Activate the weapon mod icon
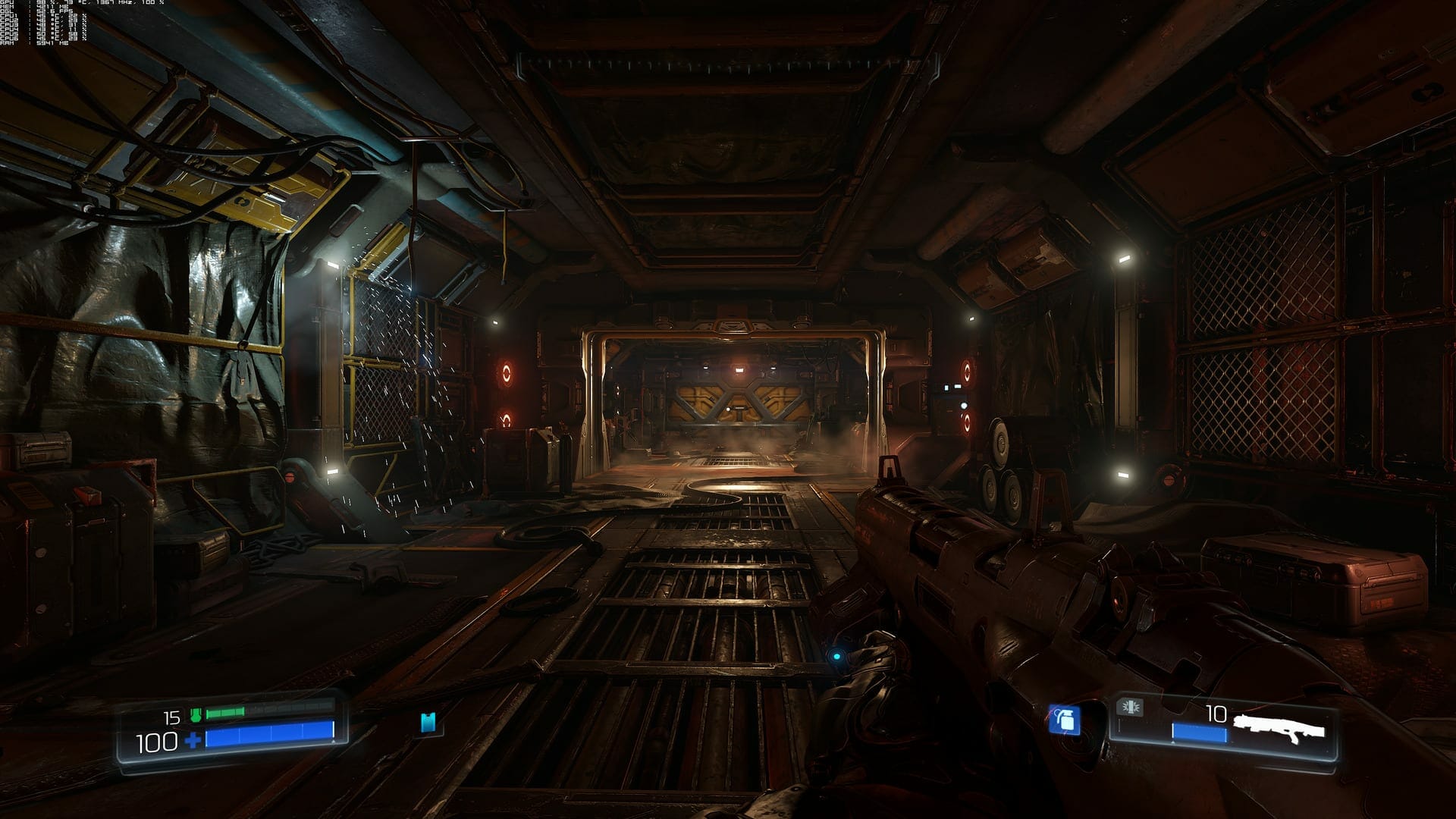Image resolution: width=1456 pixels, height=819 pixels. coord(1130,708)
